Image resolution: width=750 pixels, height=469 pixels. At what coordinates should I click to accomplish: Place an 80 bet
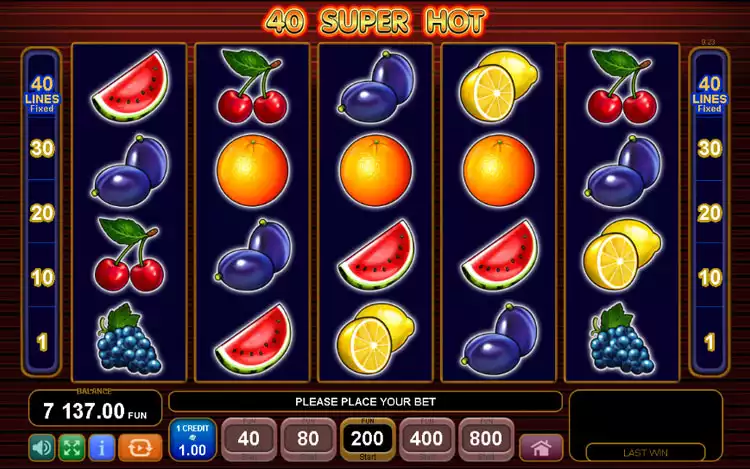308,438
